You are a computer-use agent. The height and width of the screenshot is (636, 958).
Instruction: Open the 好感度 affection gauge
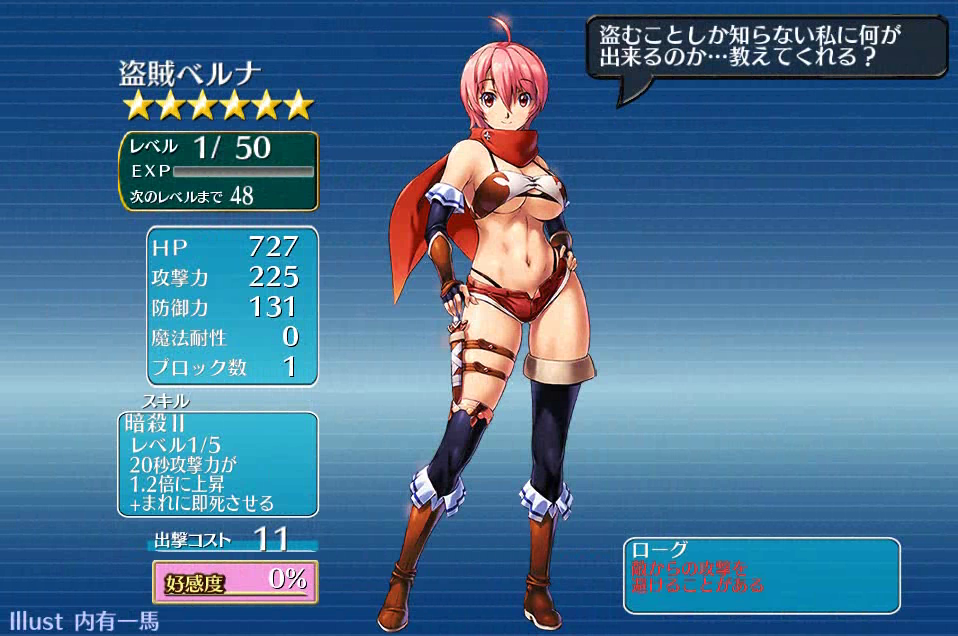tap(235, 581)
